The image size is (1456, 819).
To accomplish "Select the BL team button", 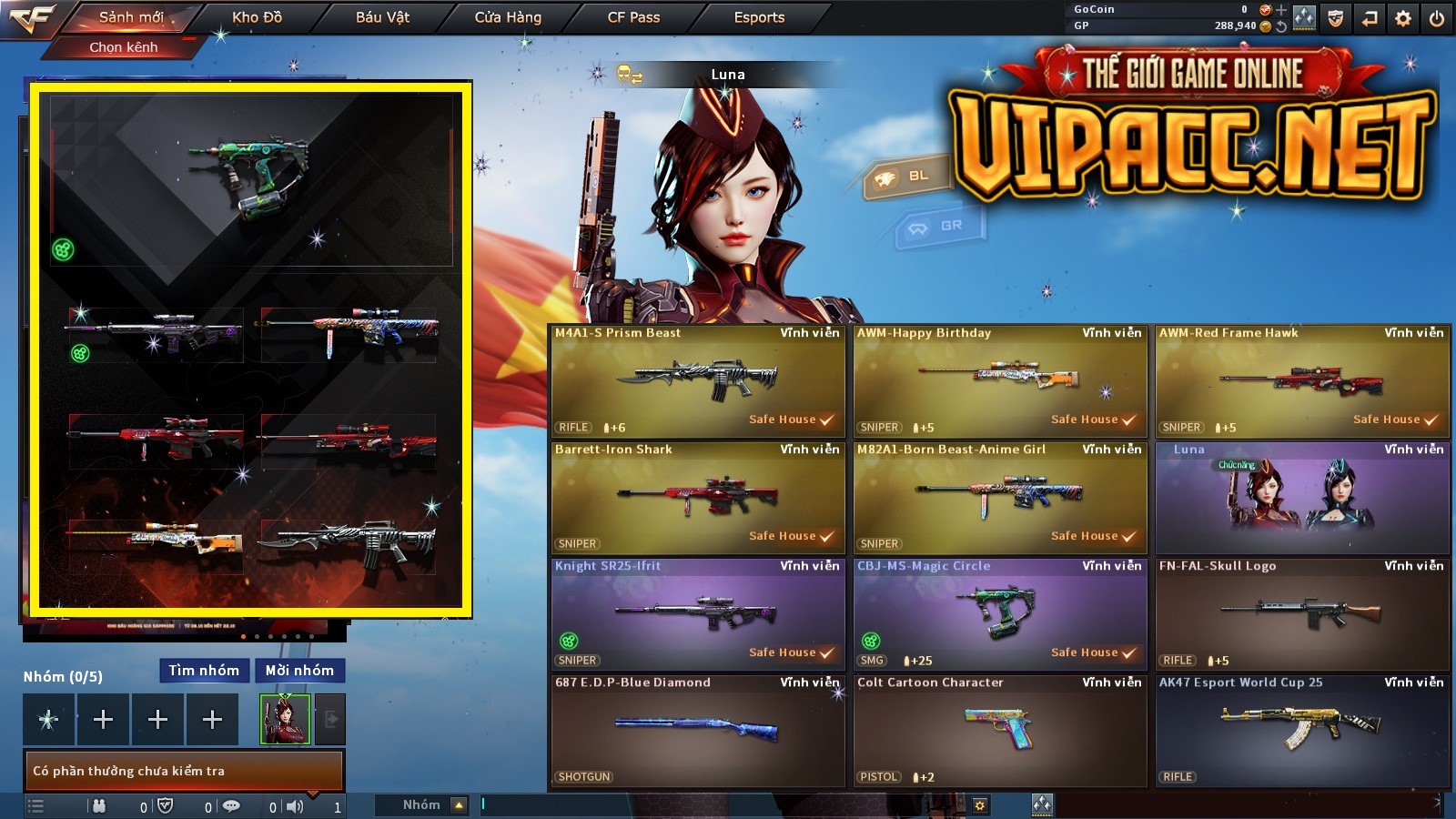I will 905,177.
